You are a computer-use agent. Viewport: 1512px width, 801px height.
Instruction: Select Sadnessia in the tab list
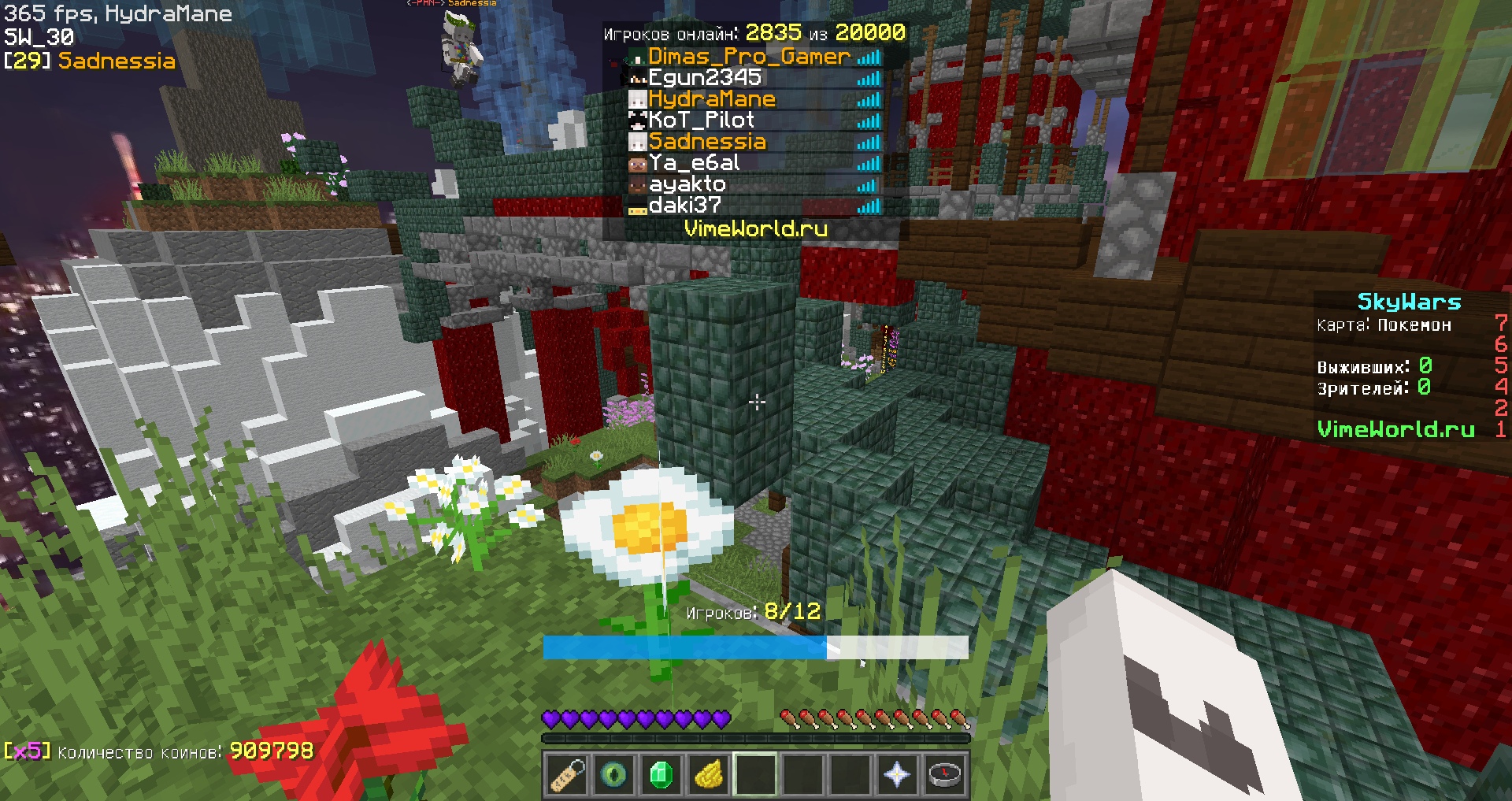coord(707,142)
